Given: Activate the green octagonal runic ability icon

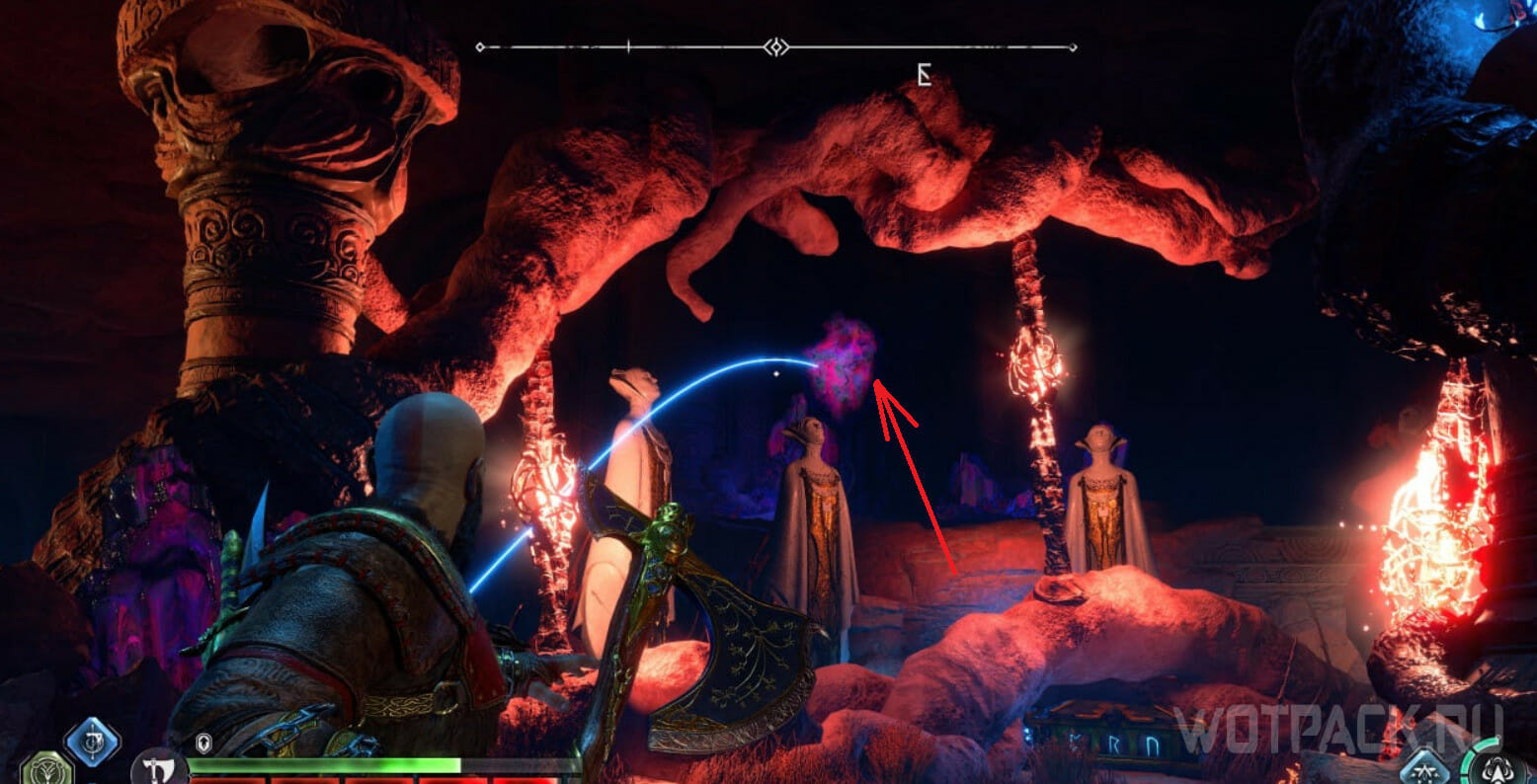Looking at the screenshot, I should (x=44, y=769).
